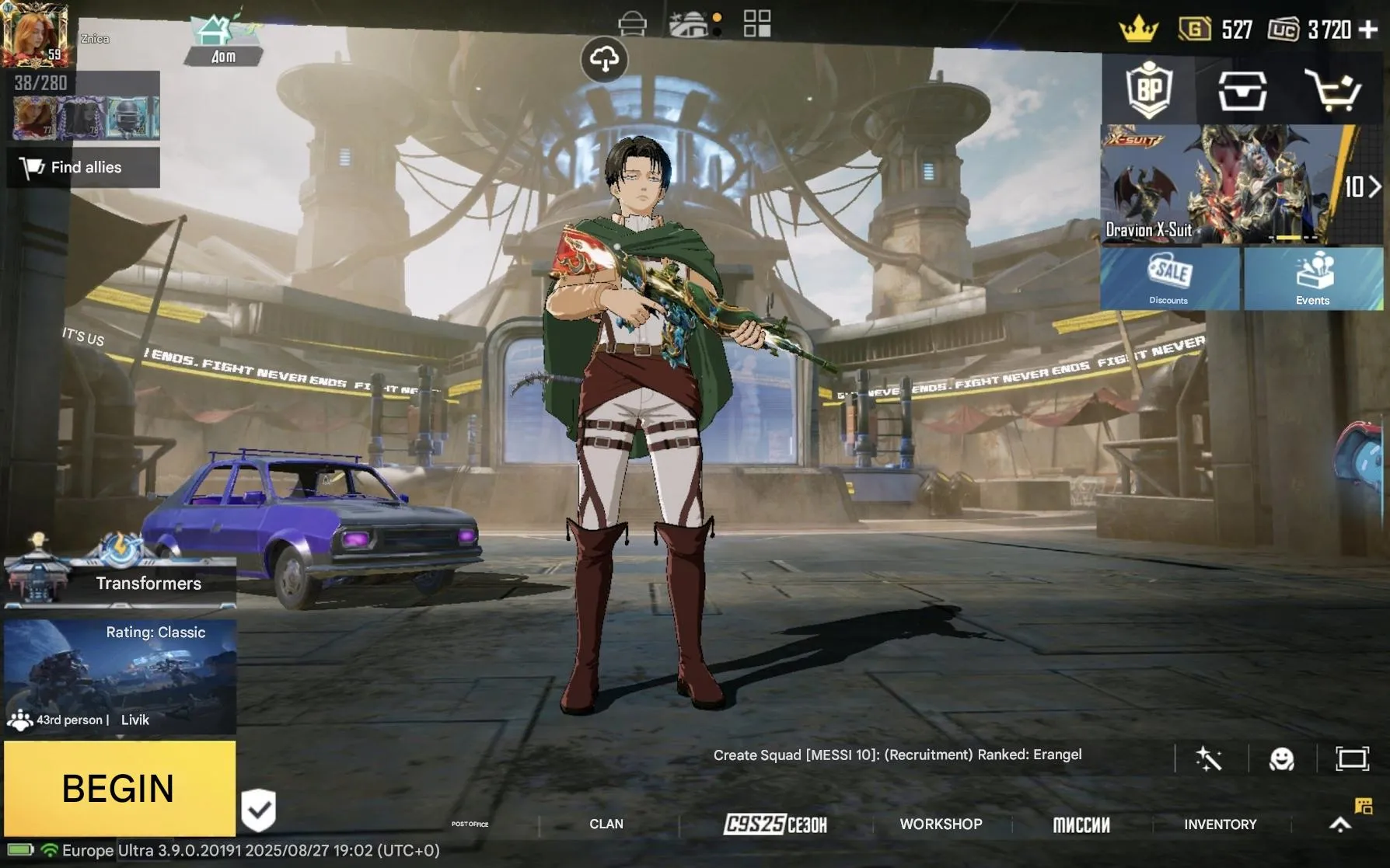
Task: Toggle the tent scene view icon
Action: (x=690, y=24)
